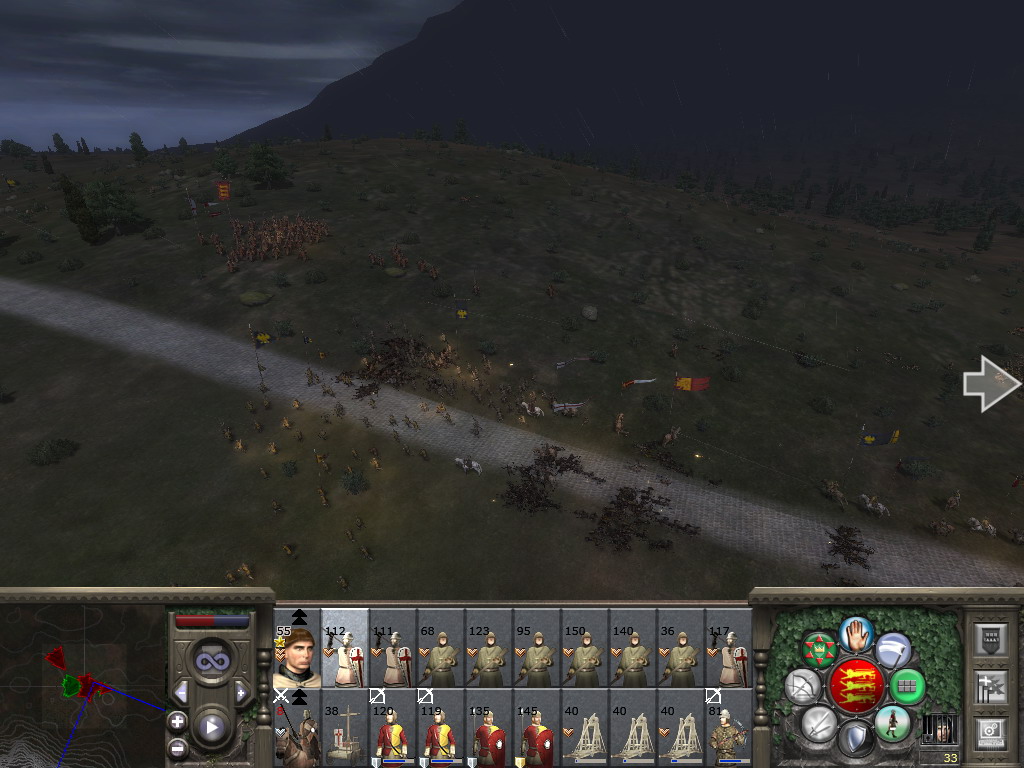Screen dimensions: 1024x768
Task: Click the halt button with raised hand
Action: [856, 633]
